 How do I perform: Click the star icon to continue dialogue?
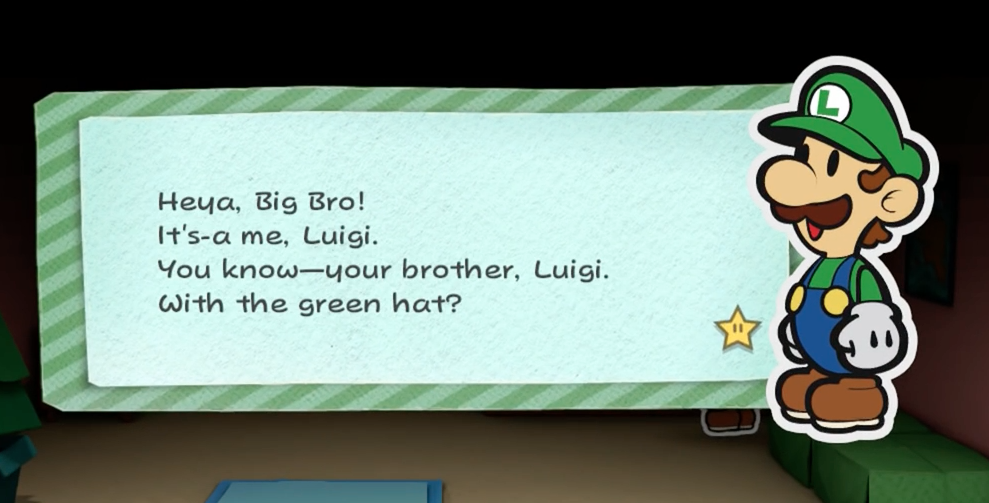[737, 329]
